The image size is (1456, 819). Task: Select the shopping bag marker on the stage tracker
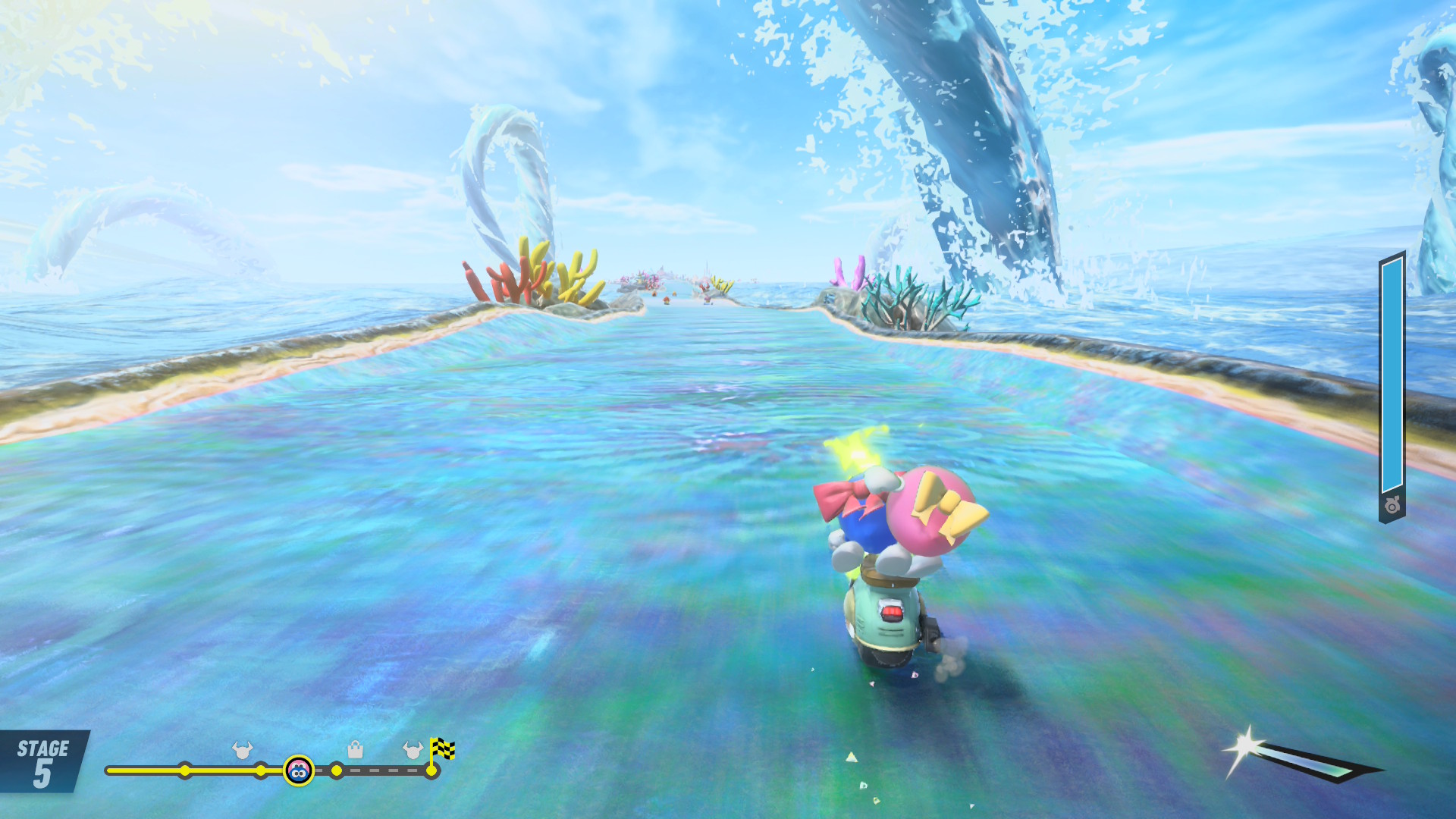tap(355, 750)
